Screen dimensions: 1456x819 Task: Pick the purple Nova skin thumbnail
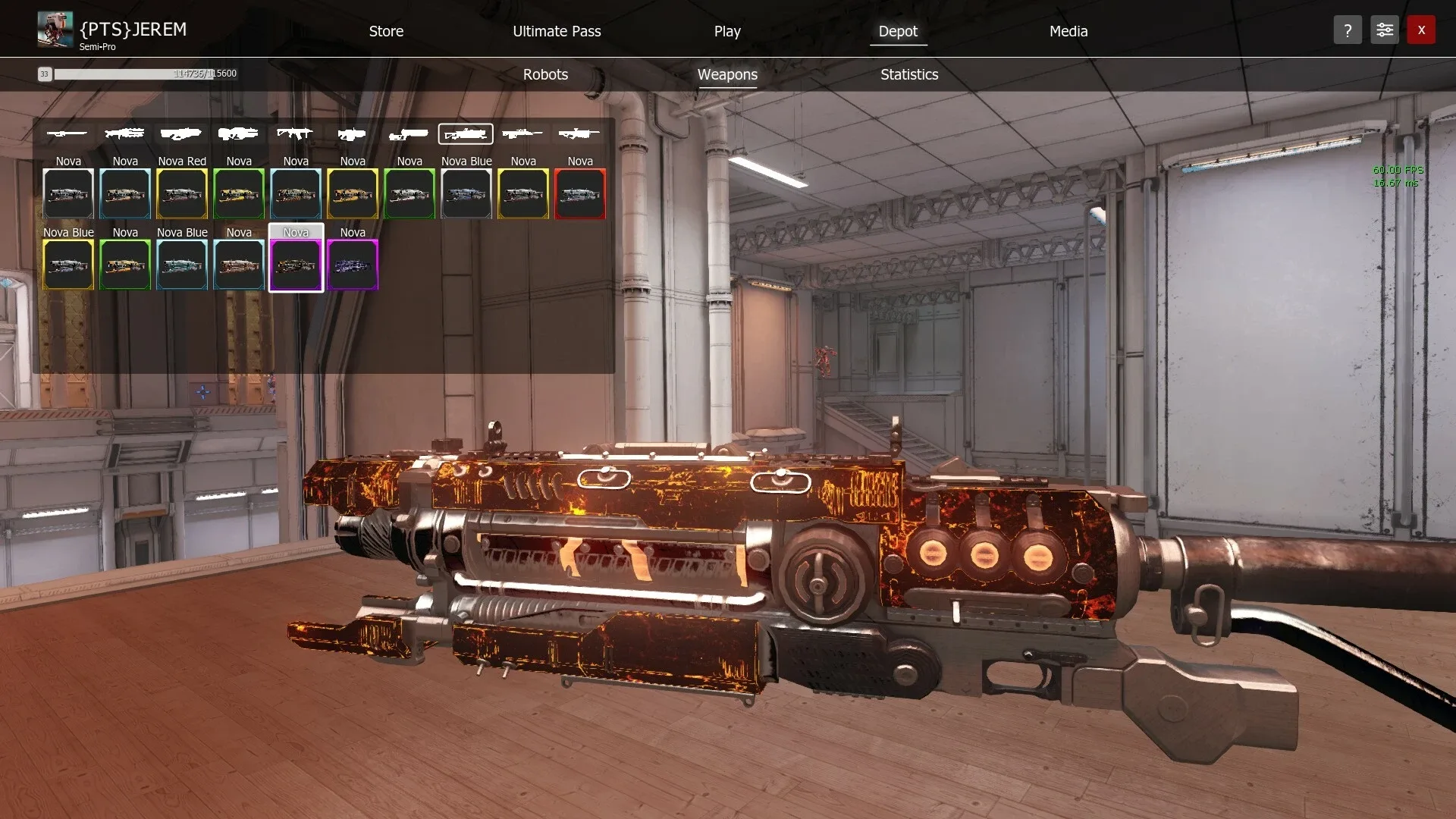tap(353, 265)
